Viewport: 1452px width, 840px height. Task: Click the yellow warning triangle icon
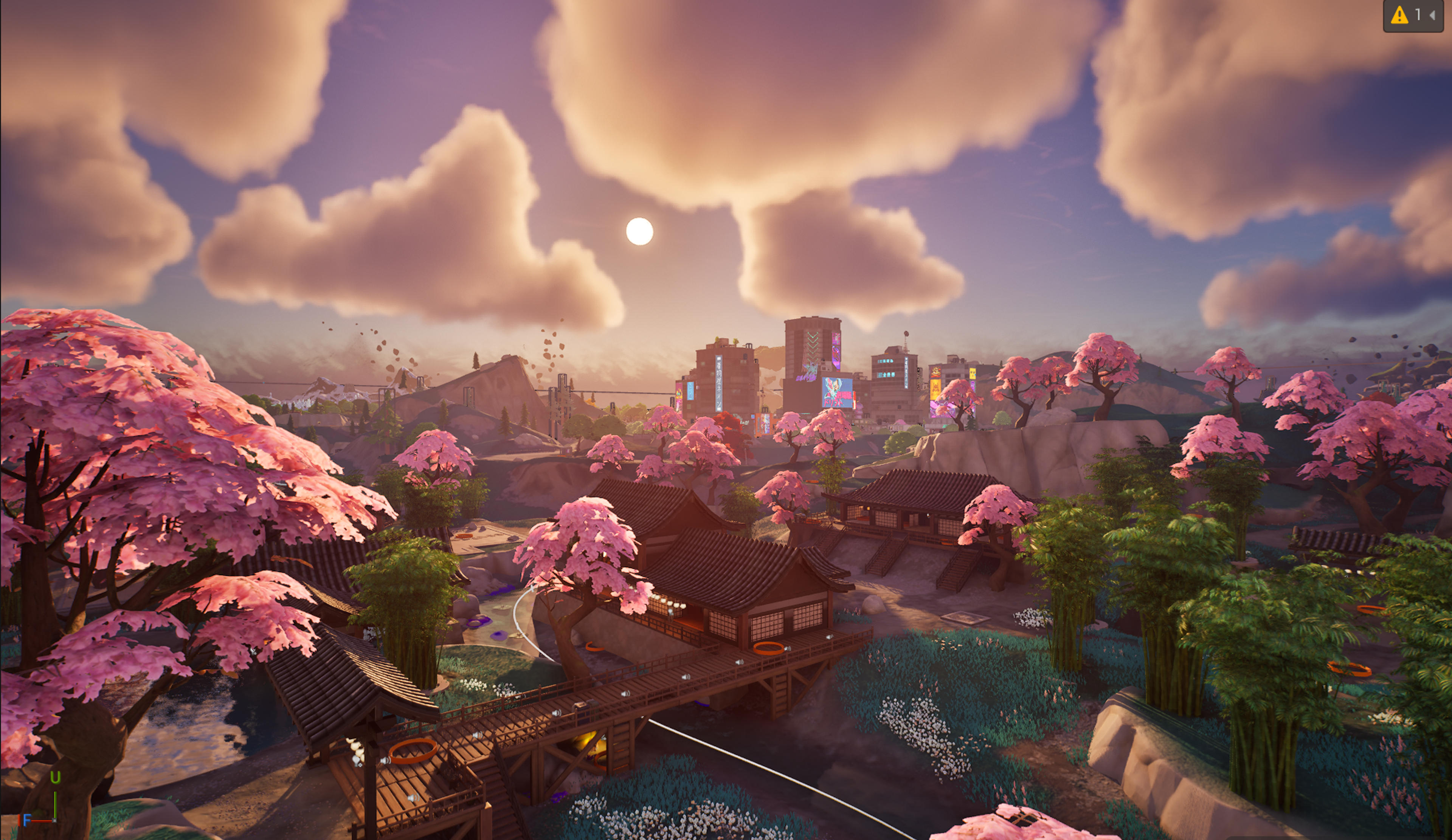pos(1399,15)
